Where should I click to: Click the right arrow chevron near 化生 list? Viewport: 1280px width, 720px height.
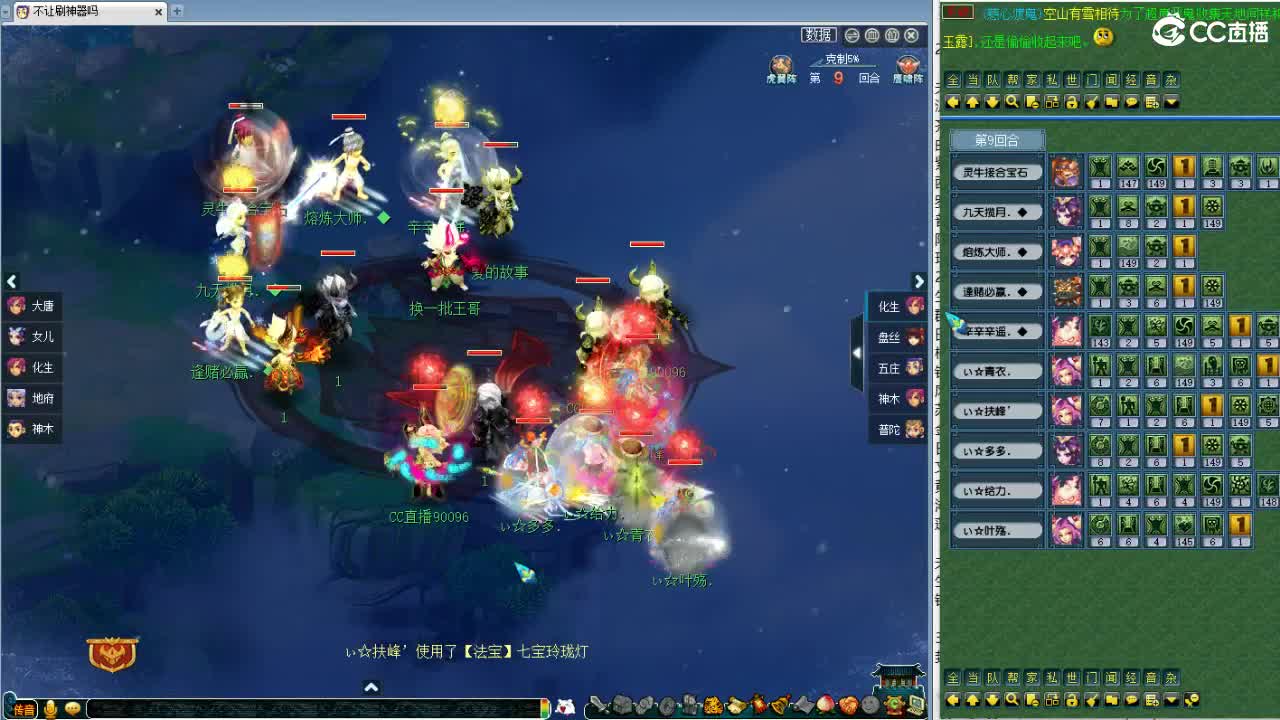point(919,282)
